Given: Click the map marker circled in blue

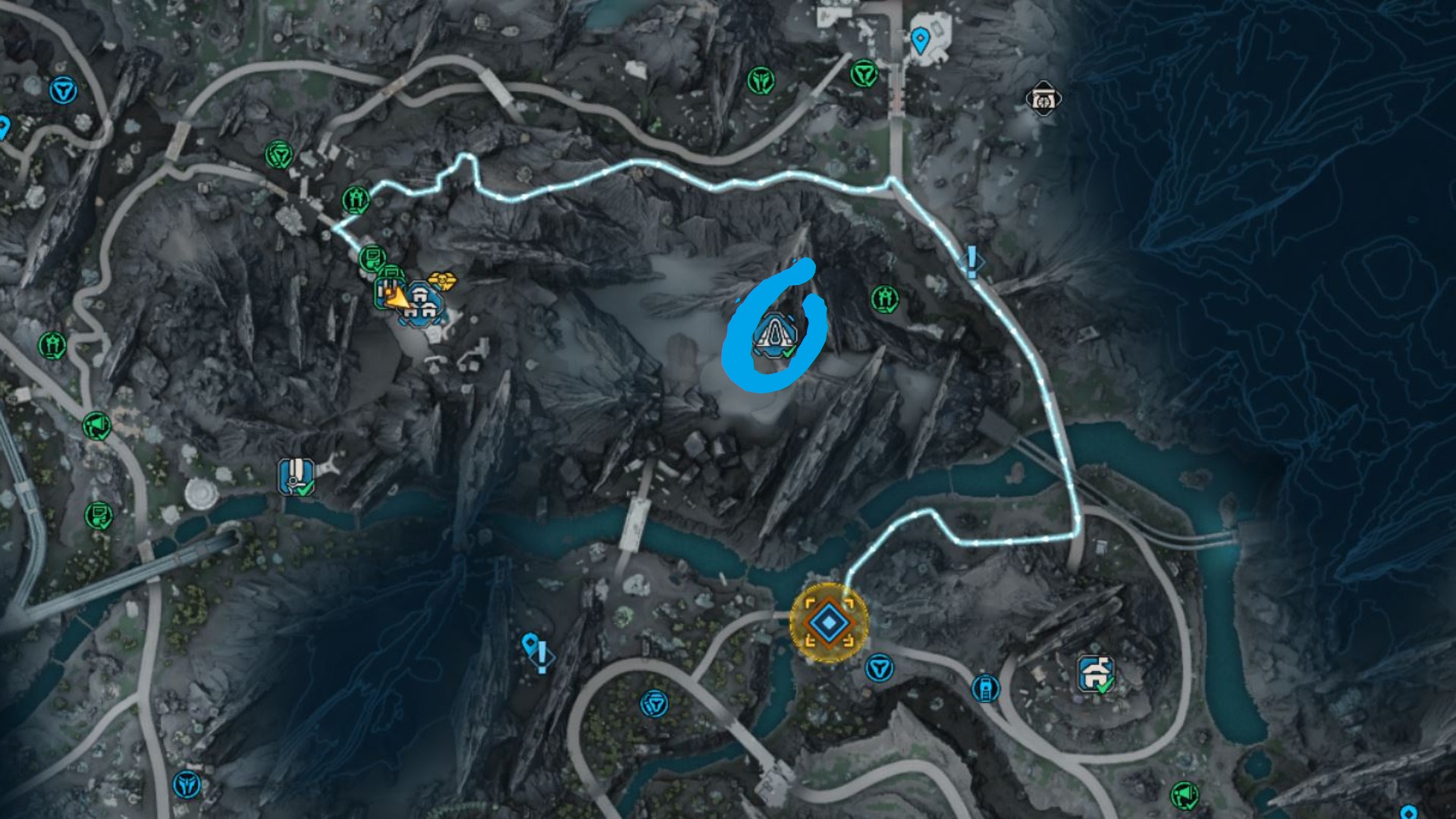Looking at the screenshot, I should pyautogui.click(x=774, y=334).
